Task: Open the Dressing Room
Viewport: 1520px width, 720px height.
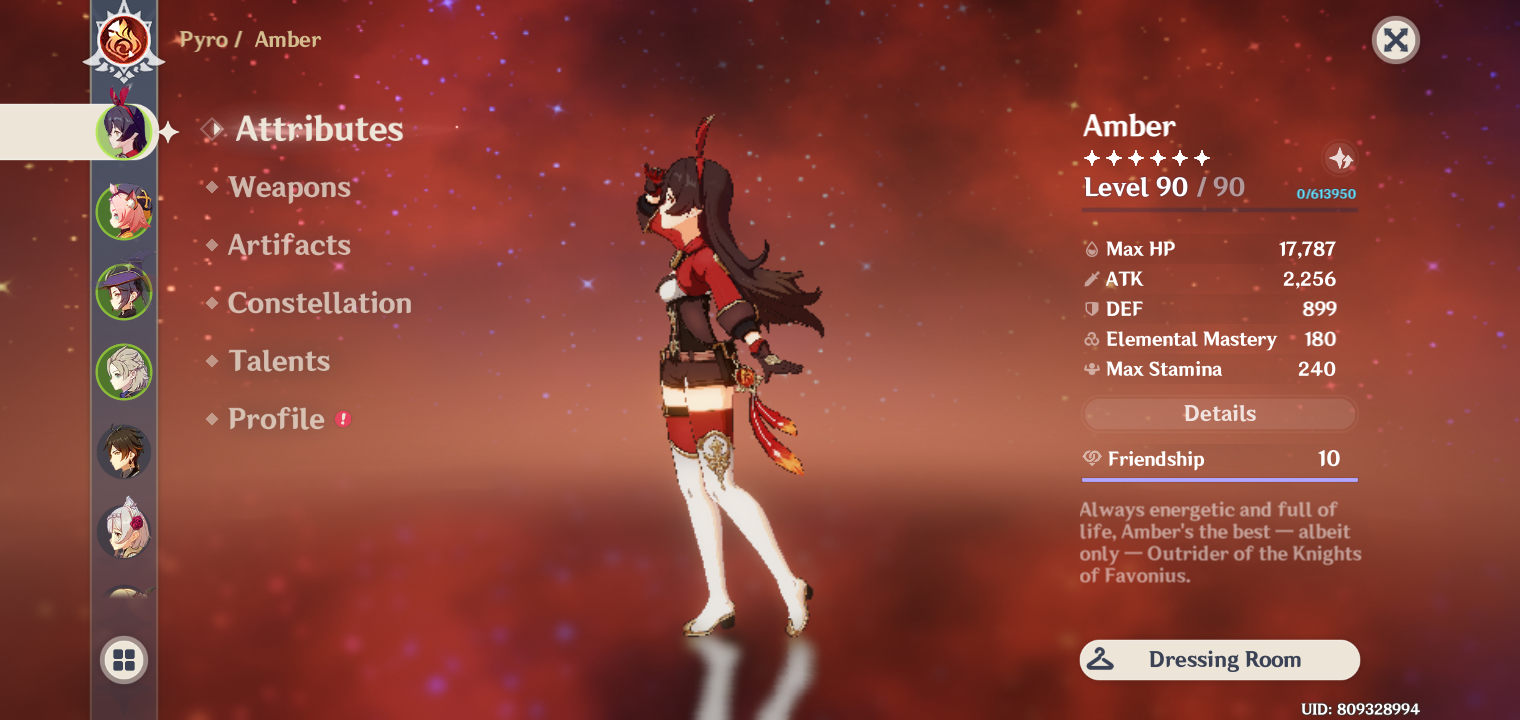Action: point(1219,660)
